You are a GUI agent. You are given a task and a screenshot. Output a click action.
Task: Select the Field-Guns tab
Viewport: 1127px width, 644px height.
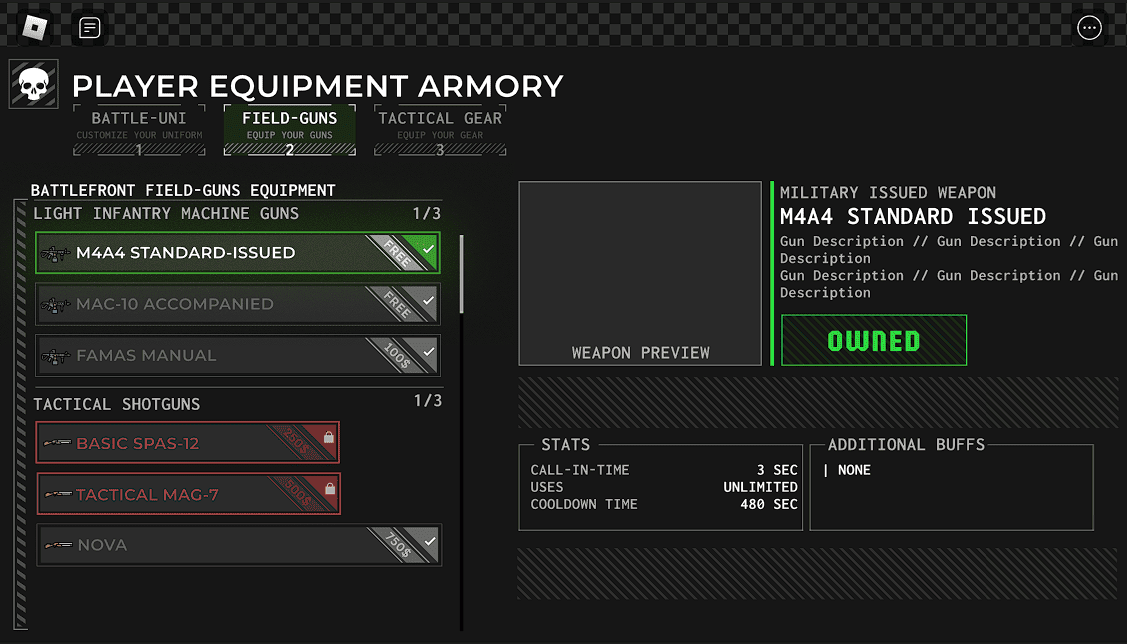289,130
